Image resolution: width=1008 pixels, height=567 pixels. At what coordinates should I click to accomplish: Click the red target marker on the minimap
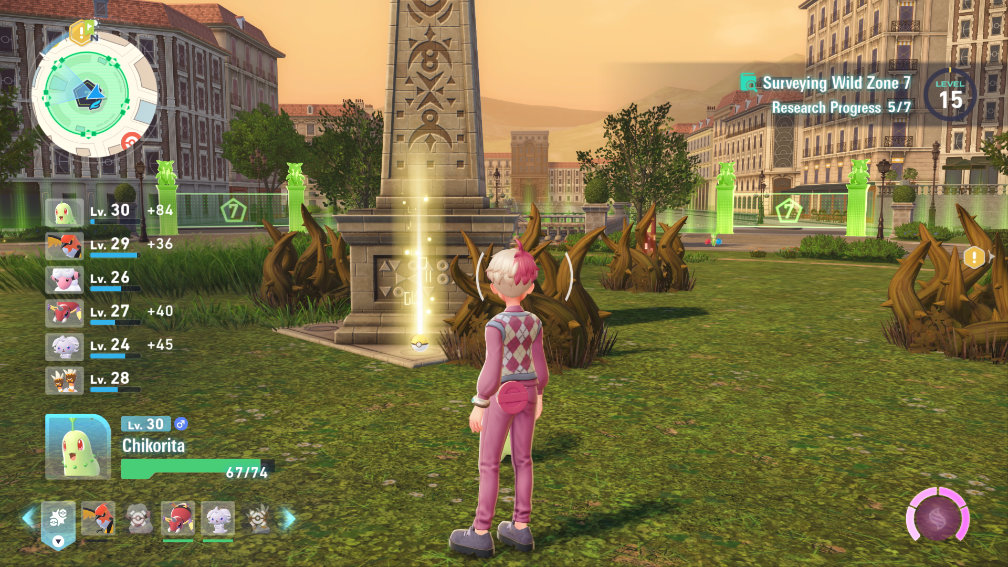(x=130, y=141)
